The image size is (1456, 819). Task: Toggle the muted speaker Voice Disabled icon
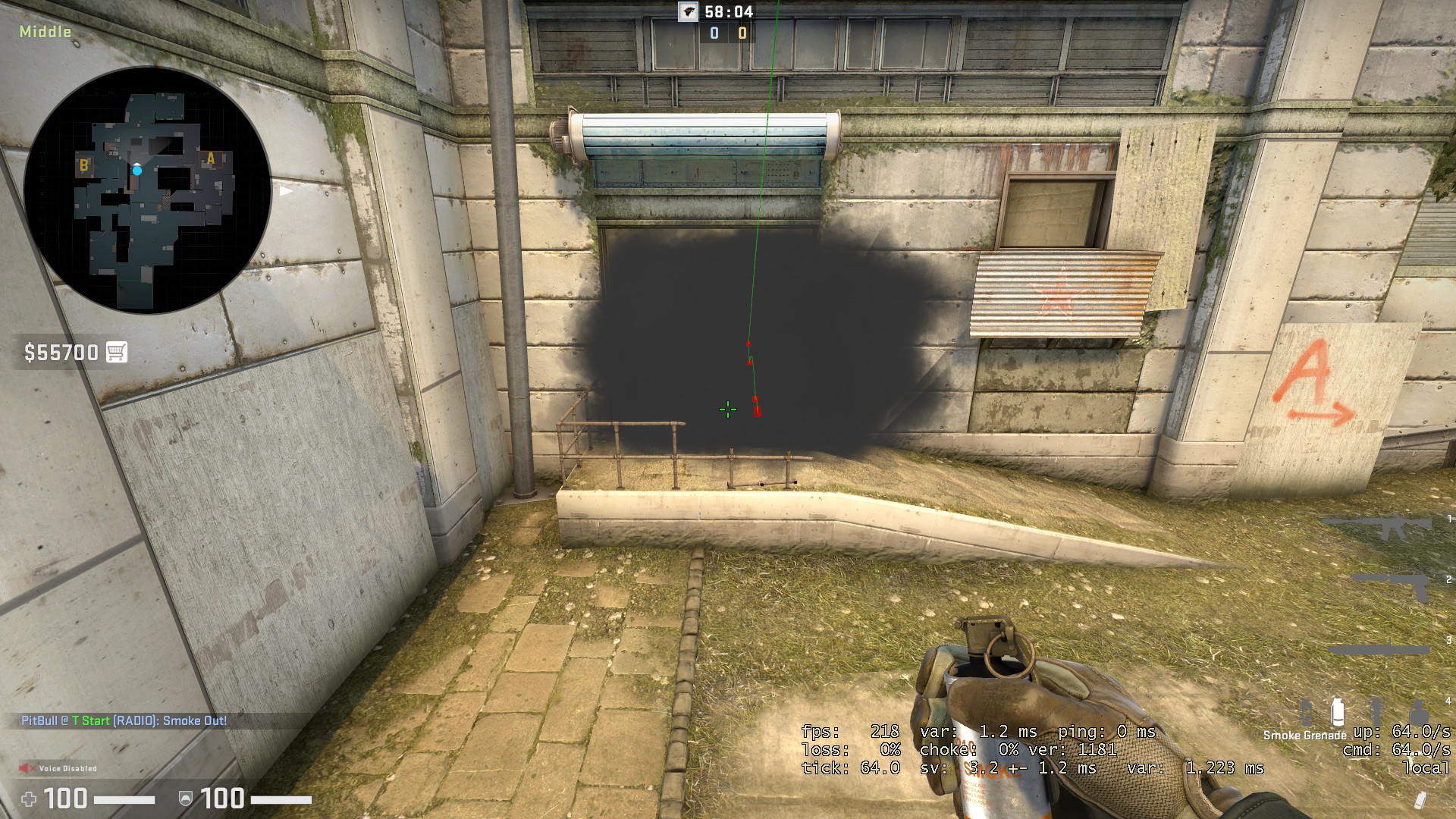(x=28, y=767)
